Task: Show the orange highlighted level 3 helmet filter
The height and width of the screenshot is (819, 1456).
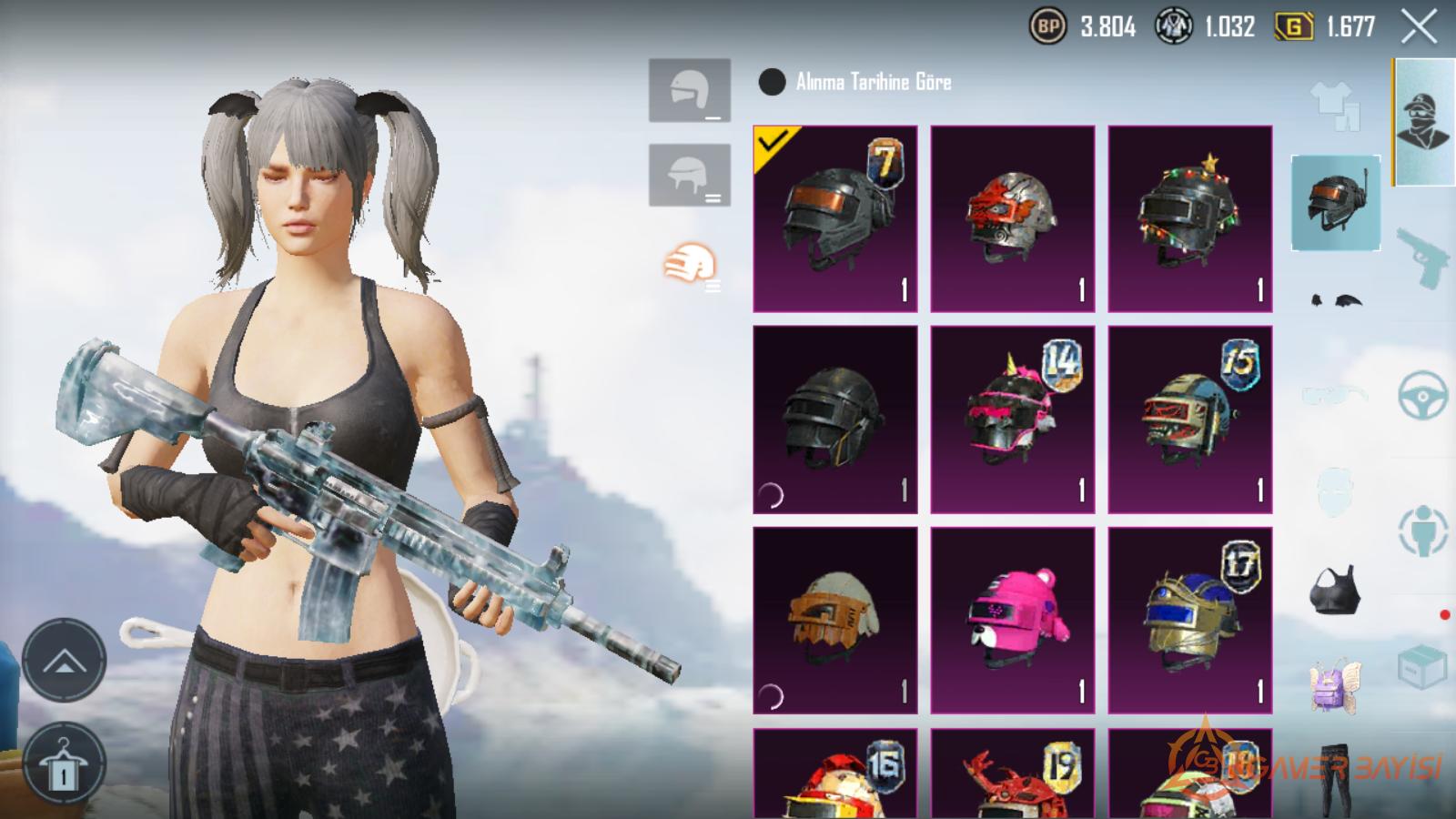Action: pyautogui.click(x=691, y=265)
